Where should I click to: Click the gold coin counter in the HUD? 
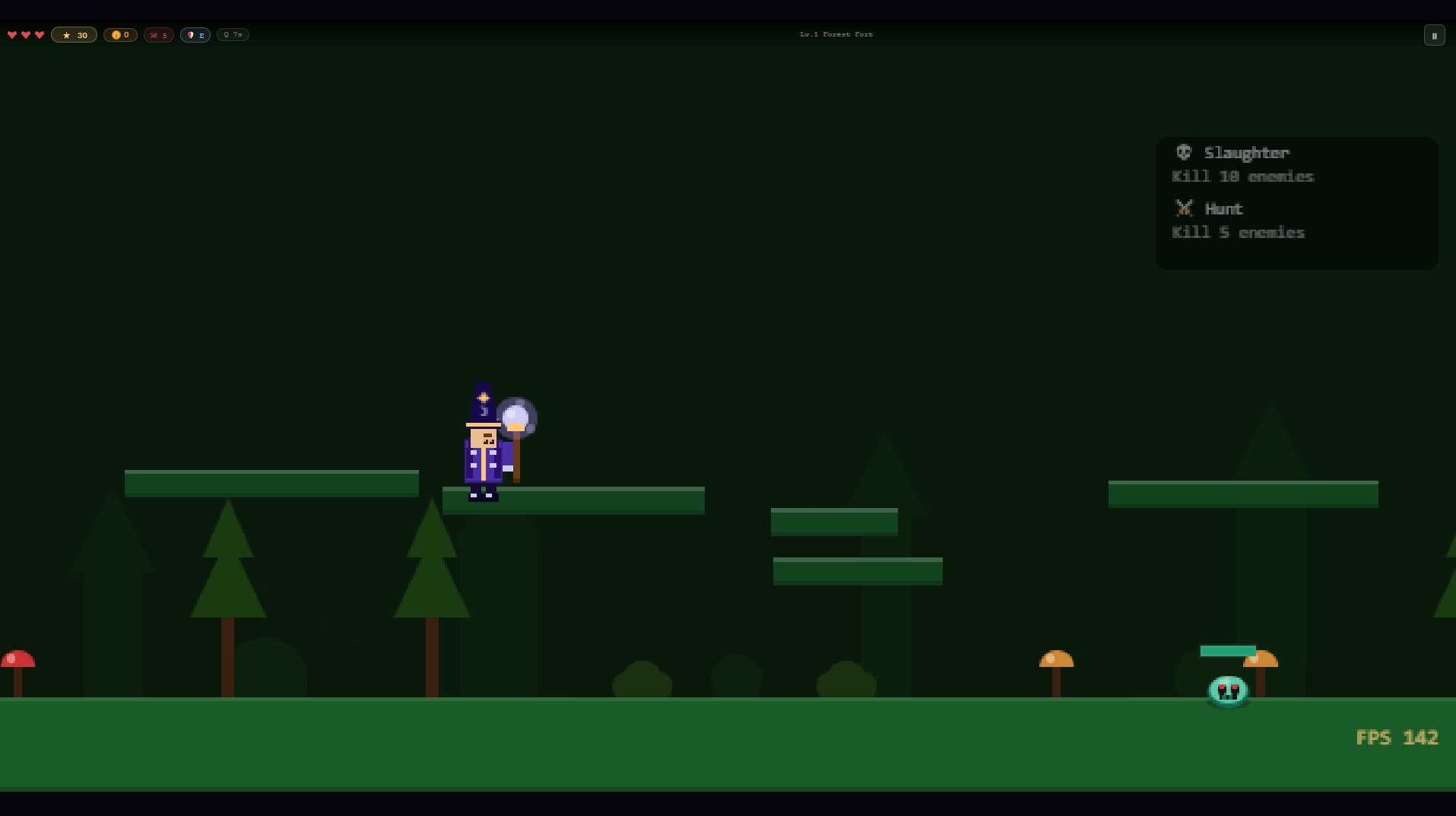click(119, 34)
